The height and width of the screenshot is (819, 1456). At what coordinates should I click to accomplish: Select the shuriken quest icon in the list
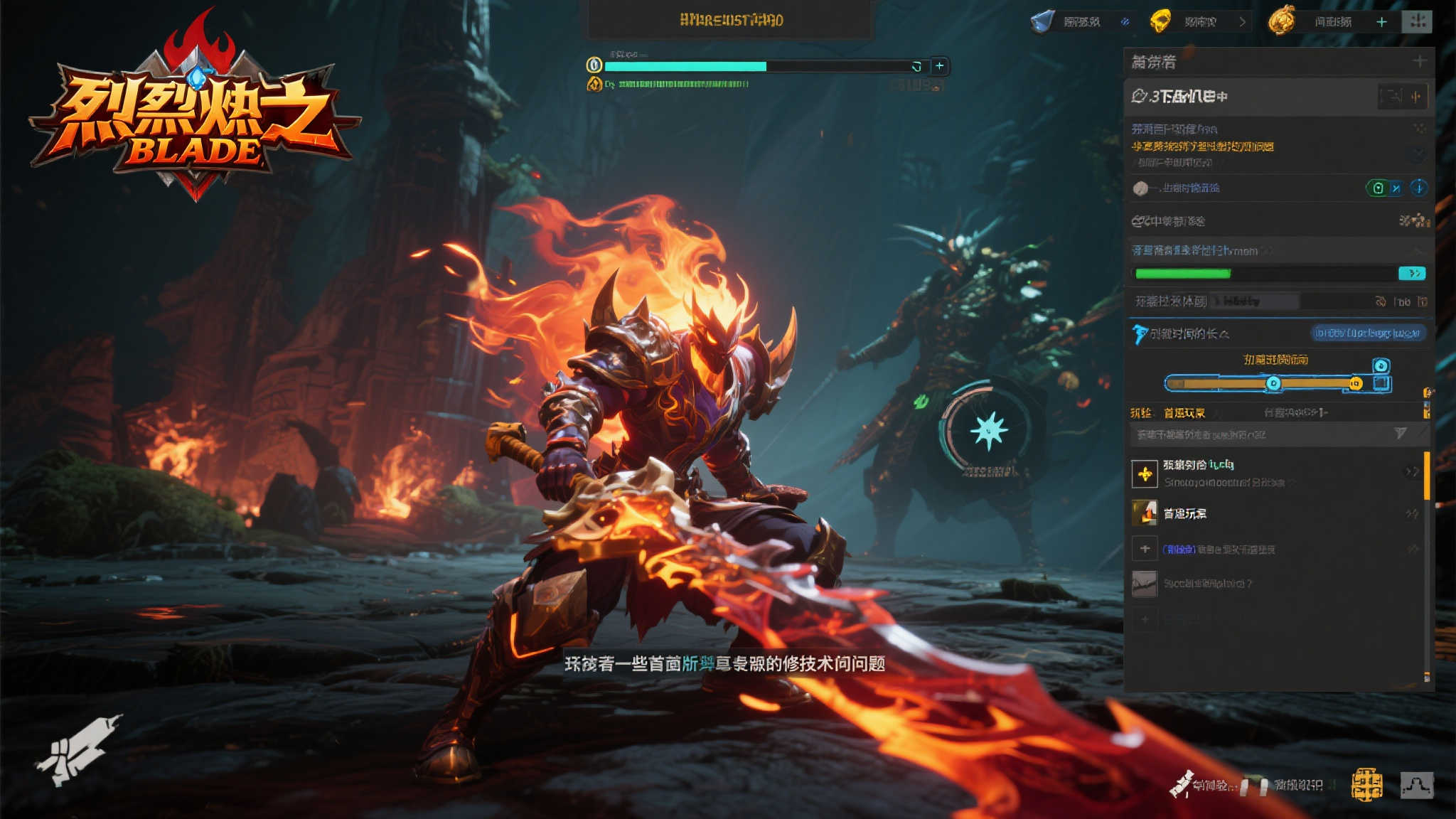[x=1145, y=473]
